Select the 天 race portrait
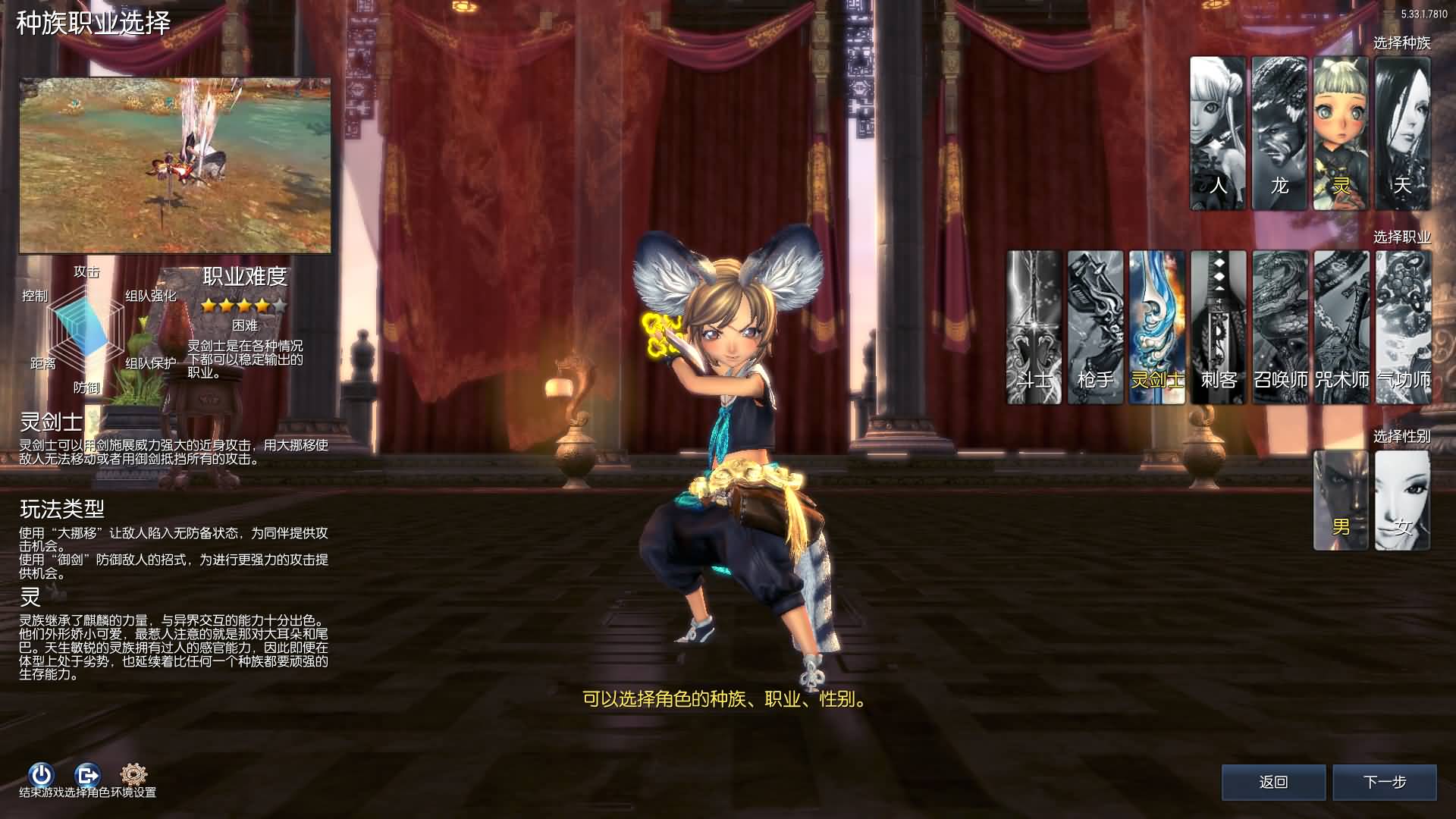This screenshot has width=1456, height=819. click(x=1402, y=133)
